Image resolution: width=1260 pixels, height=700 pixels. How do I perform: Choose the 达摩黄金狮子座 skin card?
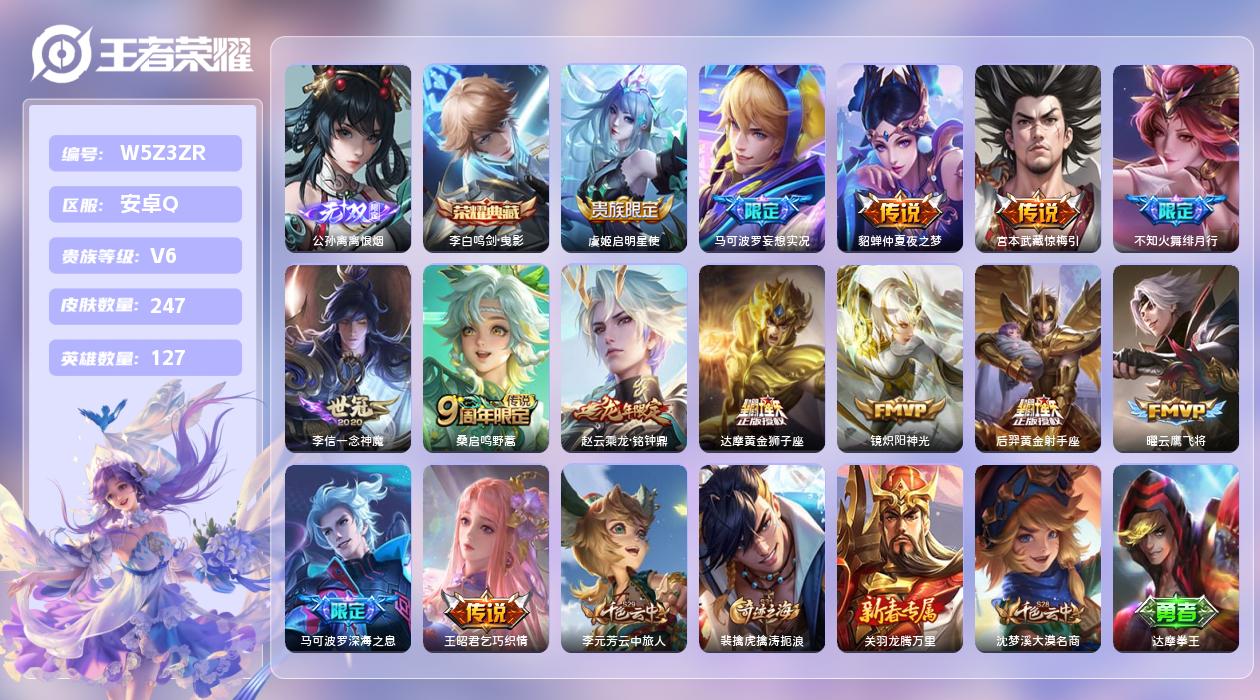[762, 358]
